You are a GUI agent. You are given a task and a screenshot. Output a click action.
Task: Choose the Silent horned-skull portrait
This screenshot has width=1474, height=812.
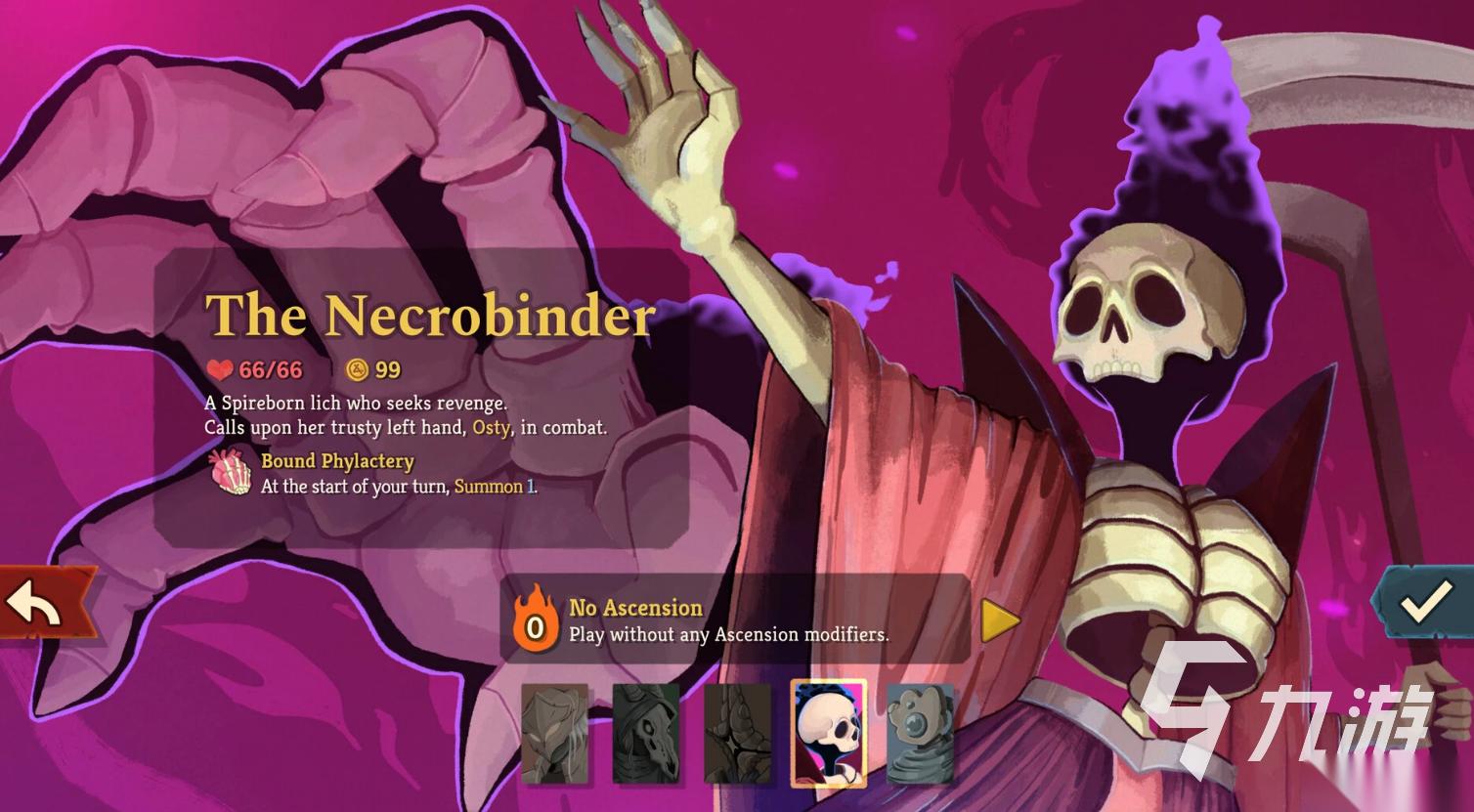(x=646, y=733)
